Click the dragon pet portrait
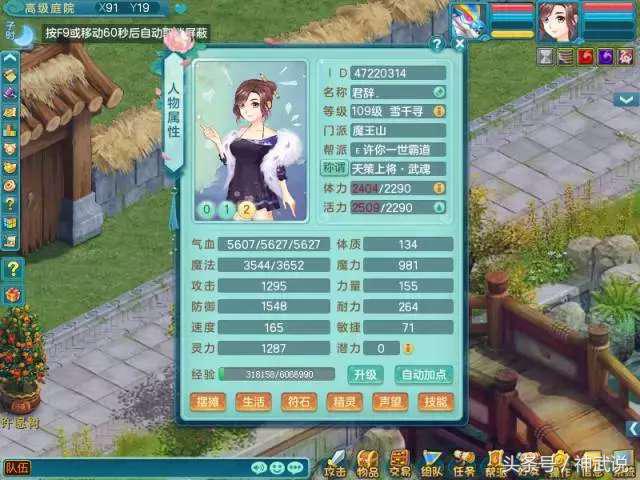The height and width of the screenshot is (480, 640). tap(468, 20)
